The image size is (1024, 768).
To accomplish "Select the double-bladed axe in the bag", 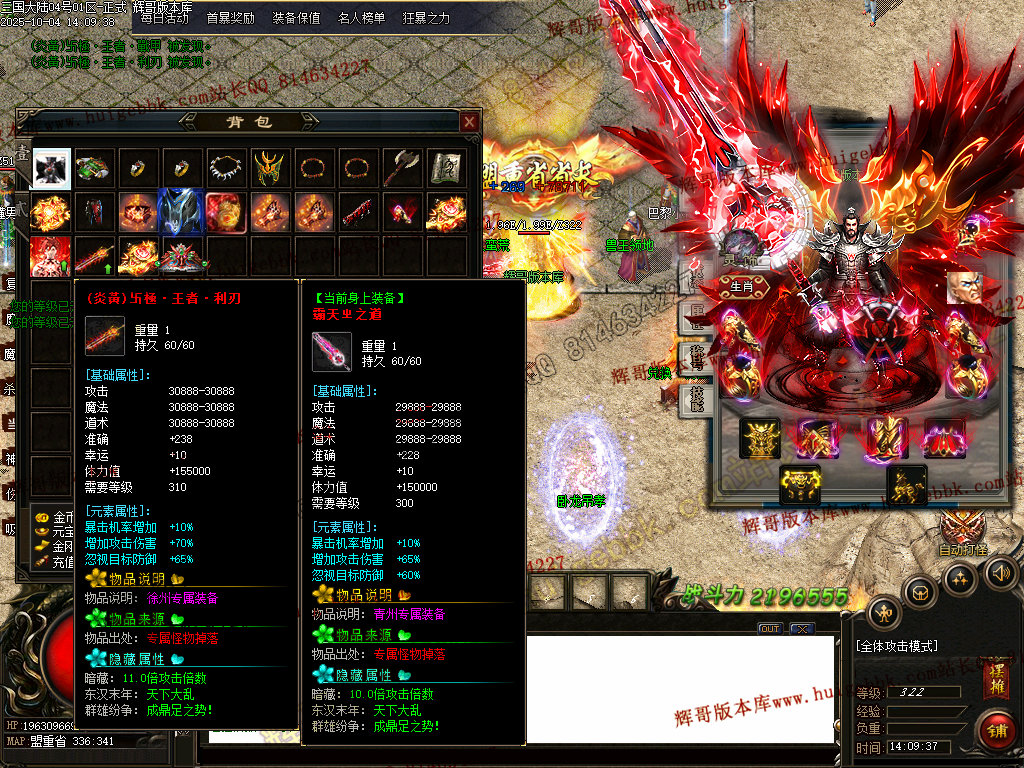I will pyautogui.click(x=402, y=168).
